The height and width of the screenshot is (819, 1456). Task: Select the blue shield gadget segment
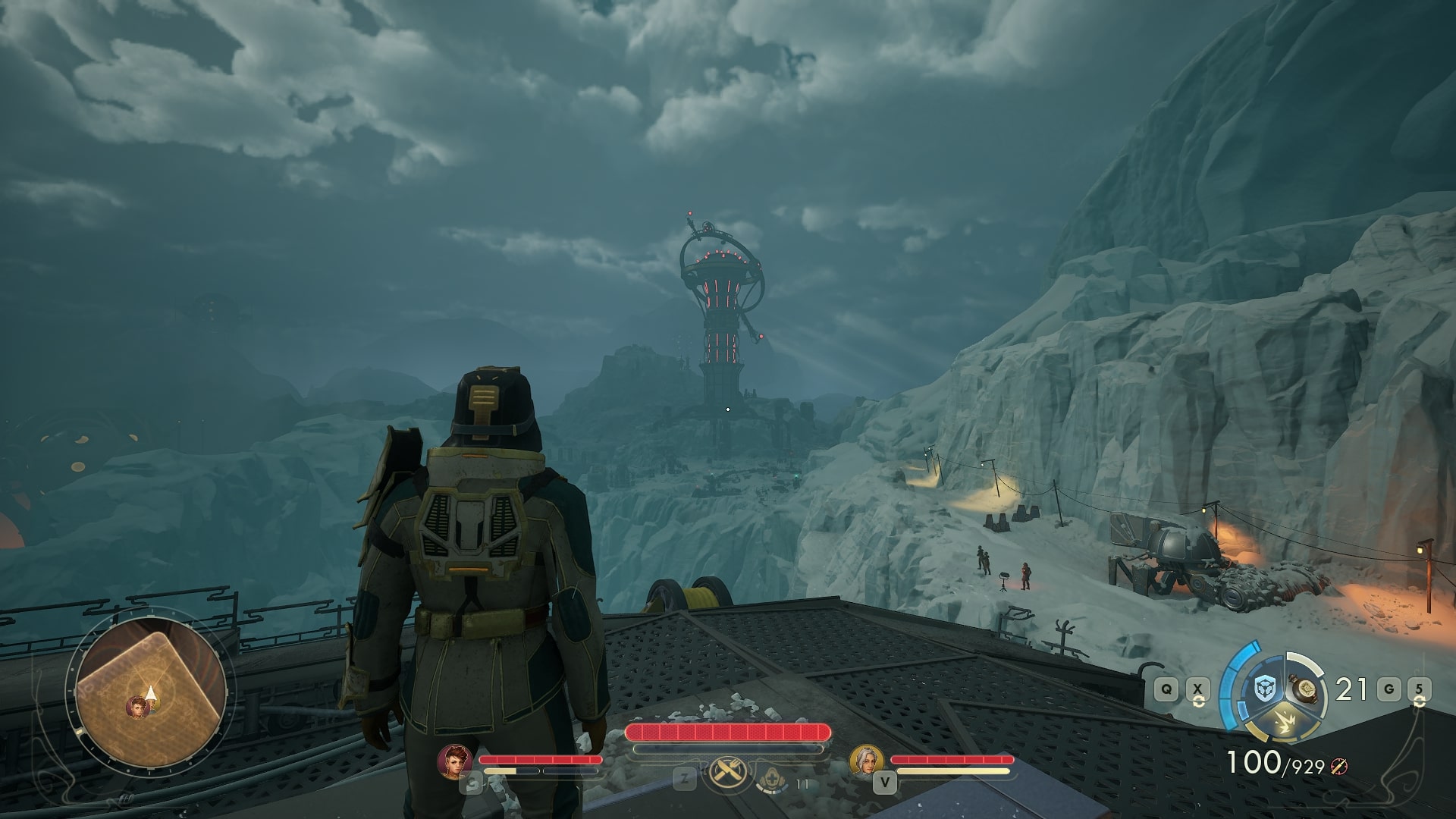1264,689
